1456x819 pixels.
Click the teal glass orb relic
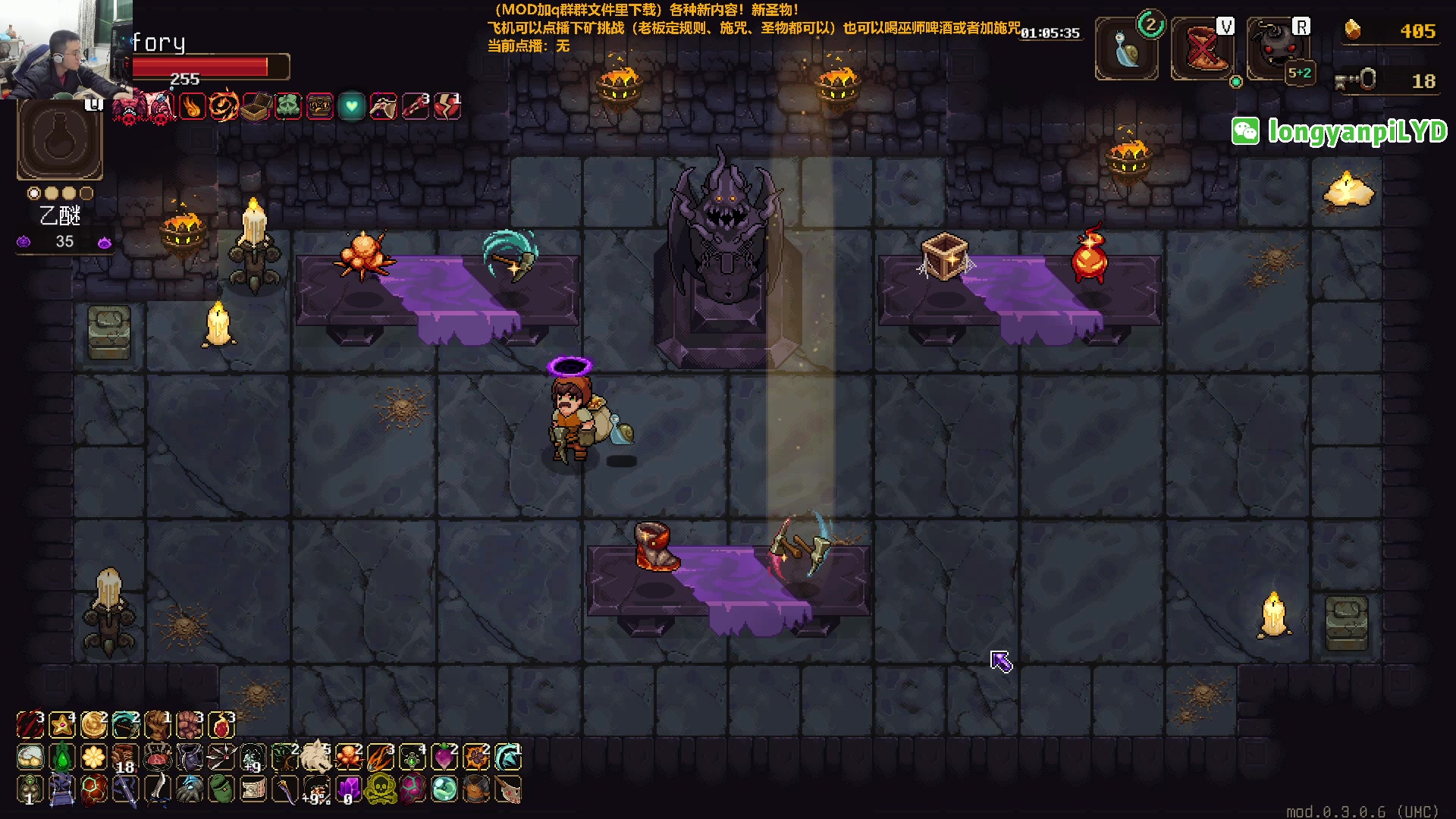(x=444, y=789)
